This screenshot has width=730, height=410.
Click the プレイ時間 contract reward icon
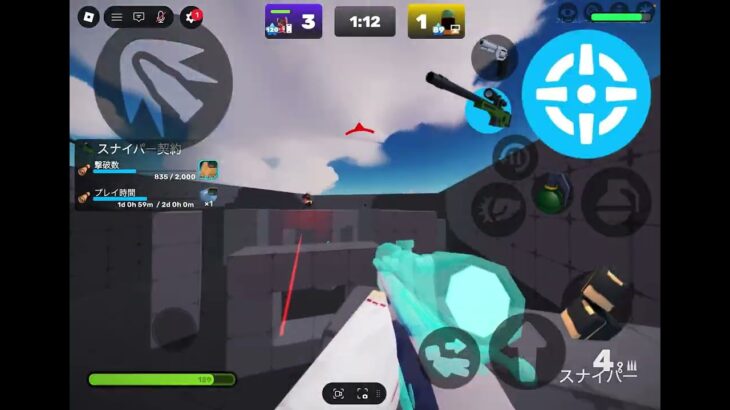[208, 196]
